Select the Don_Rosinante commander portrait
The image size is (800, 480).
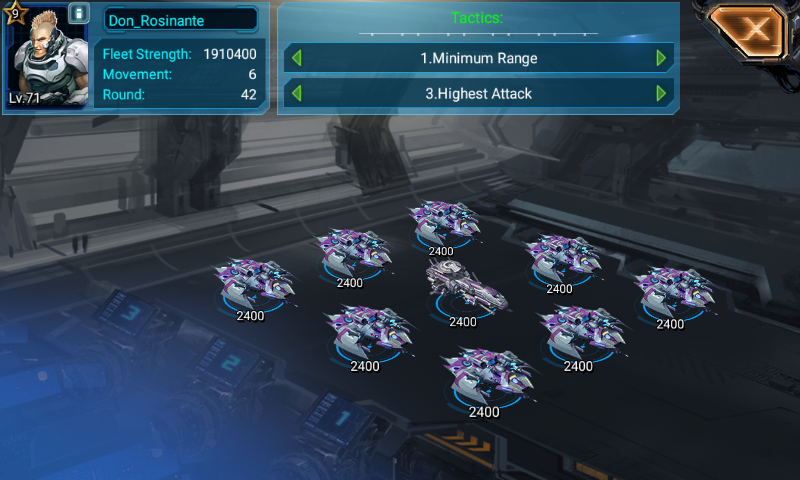point(43,57)
